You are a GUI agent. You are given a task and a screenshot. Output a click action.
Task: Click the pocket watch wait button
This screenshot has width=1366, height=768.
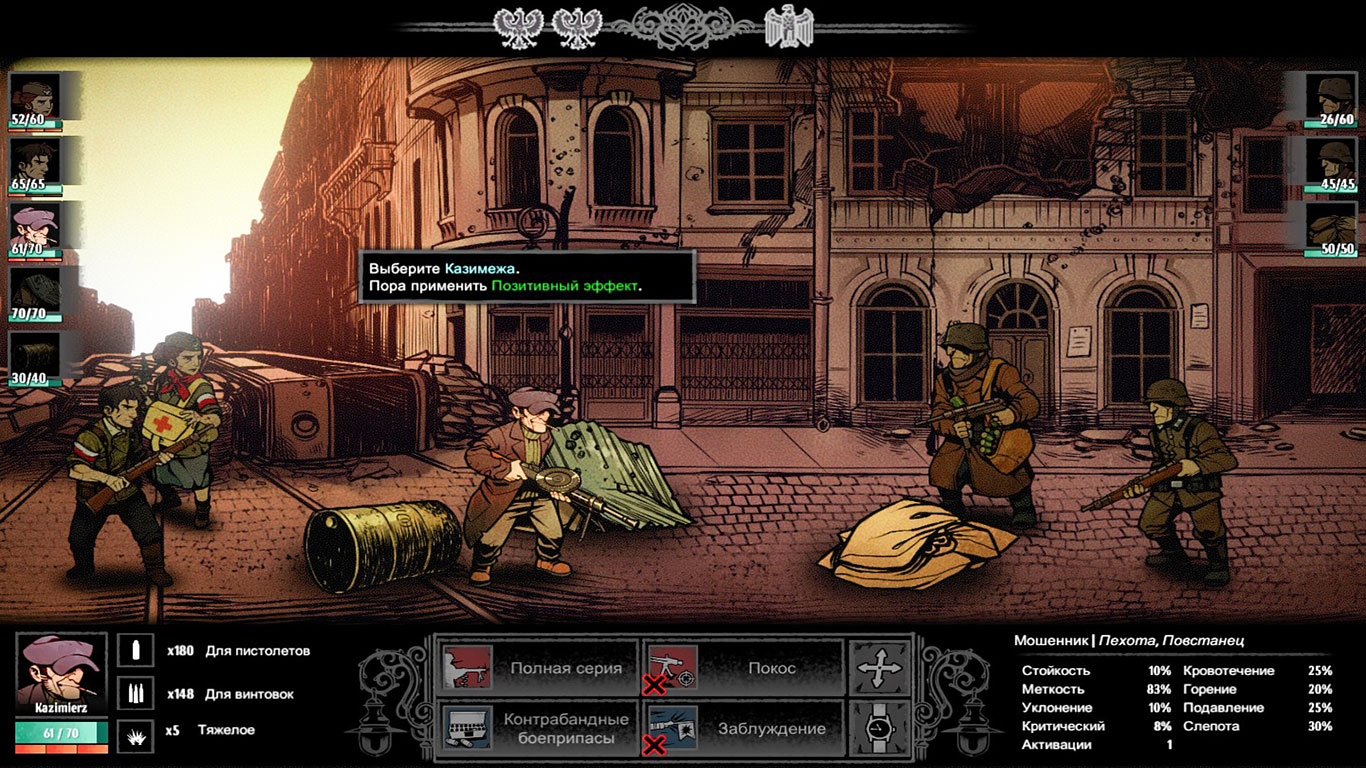(x=879, y=728)
